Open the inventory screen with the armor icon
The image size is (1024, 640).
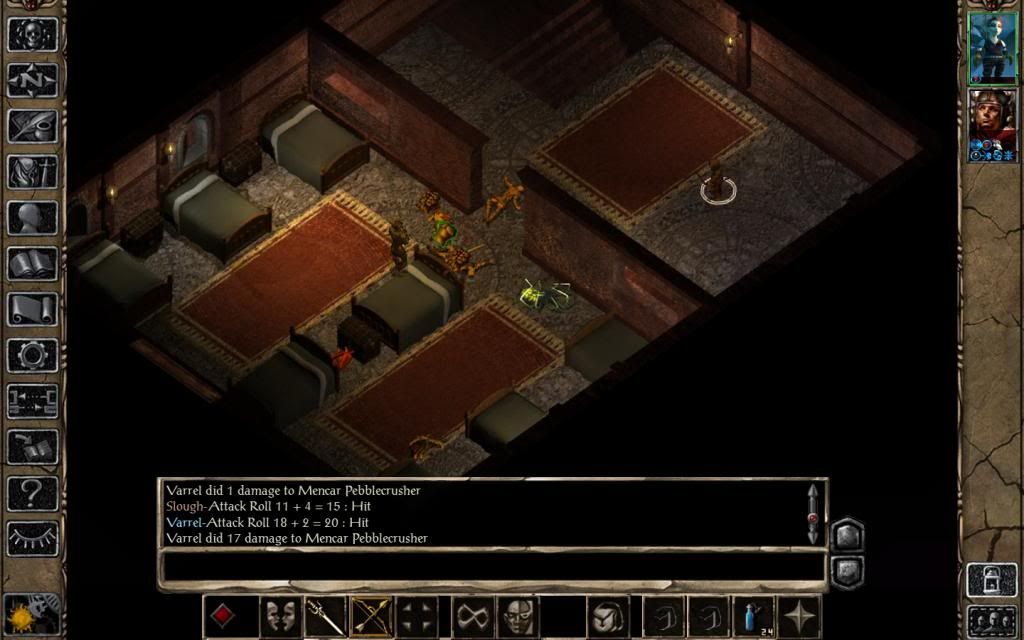32,171
